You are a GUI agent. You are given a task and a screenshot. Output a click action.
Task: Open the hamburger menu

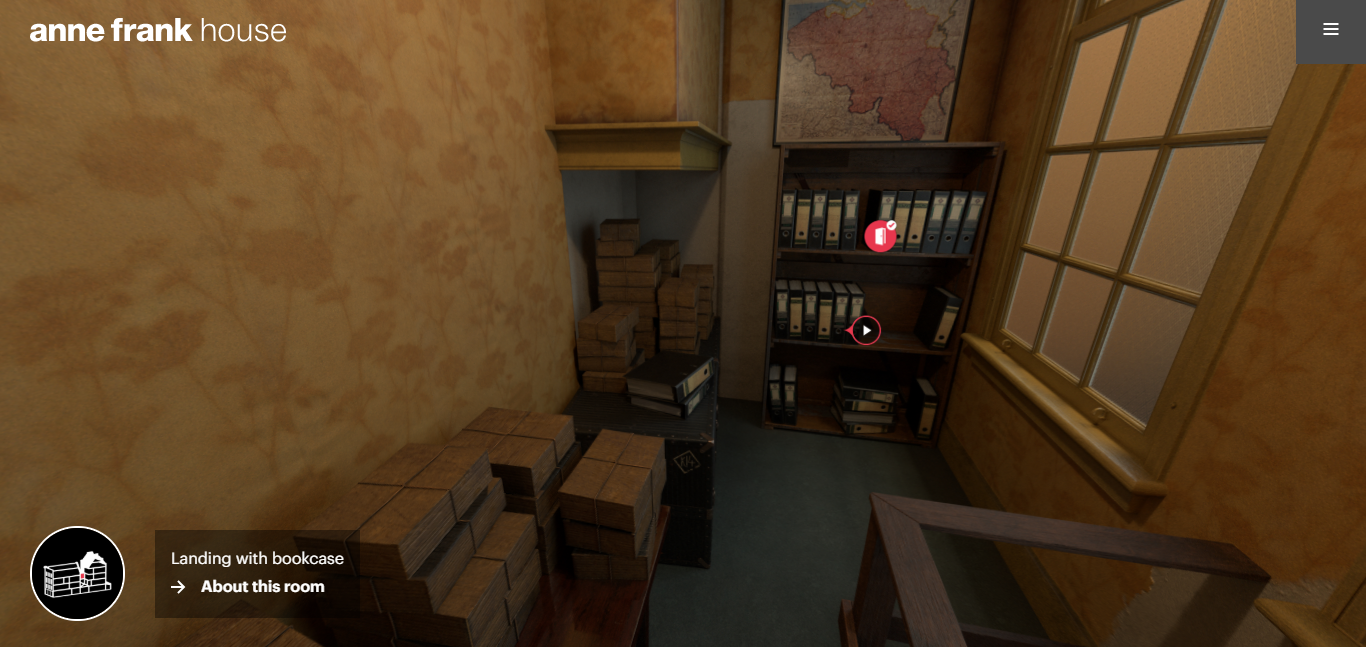tap(1330, 30)
